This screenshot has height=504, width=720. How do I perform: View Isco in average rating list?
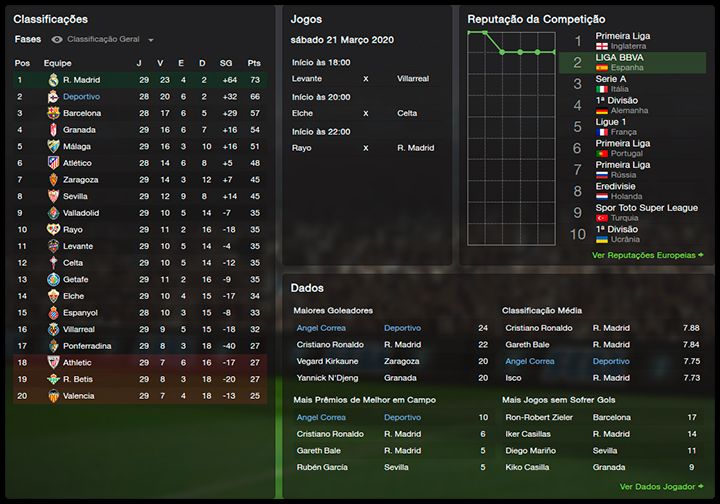[x=515, y=378]
